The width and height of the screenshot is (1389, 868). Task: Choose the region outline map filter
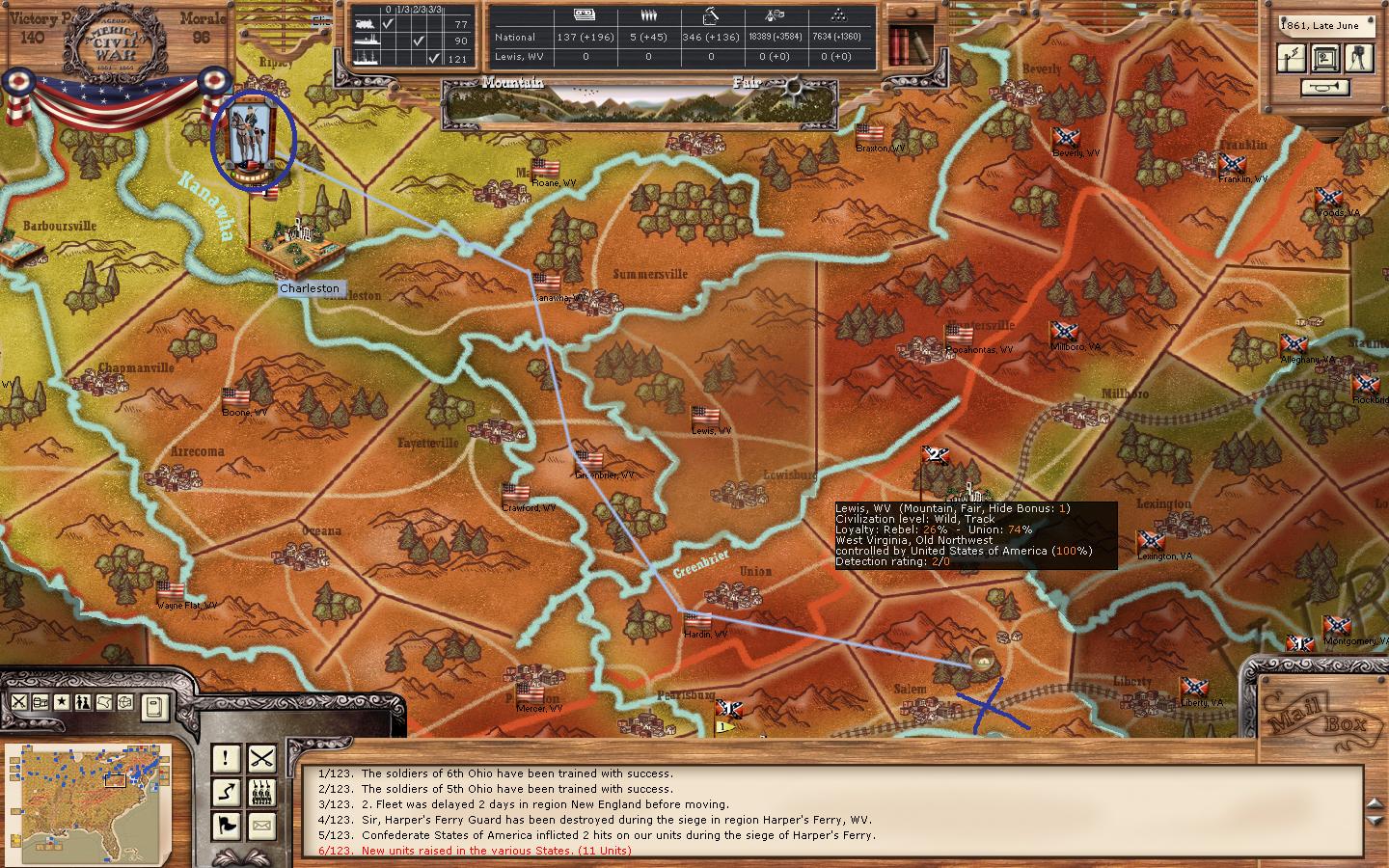point(104,702)
